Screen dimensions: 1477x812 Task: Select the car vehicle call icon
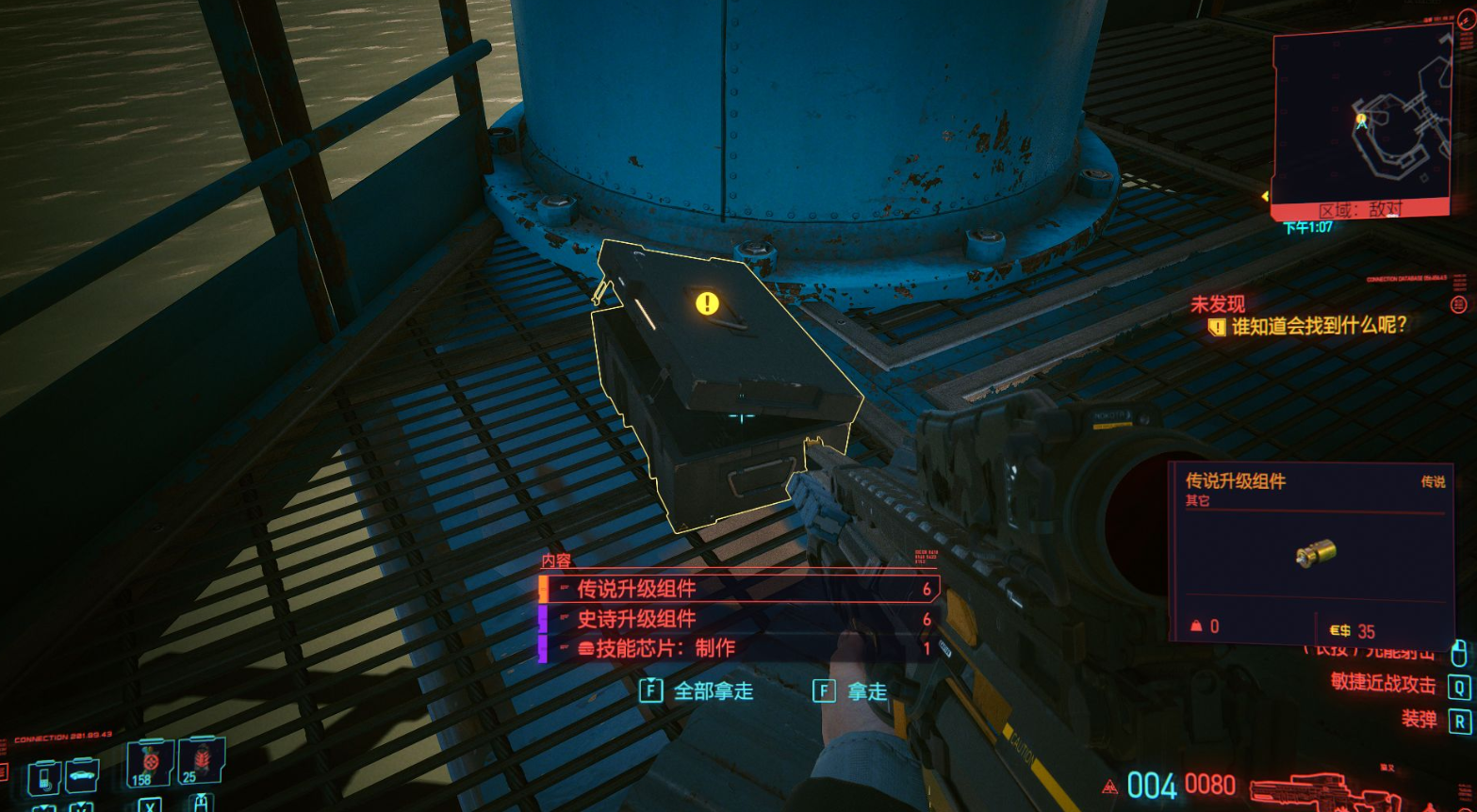[83, 776]
